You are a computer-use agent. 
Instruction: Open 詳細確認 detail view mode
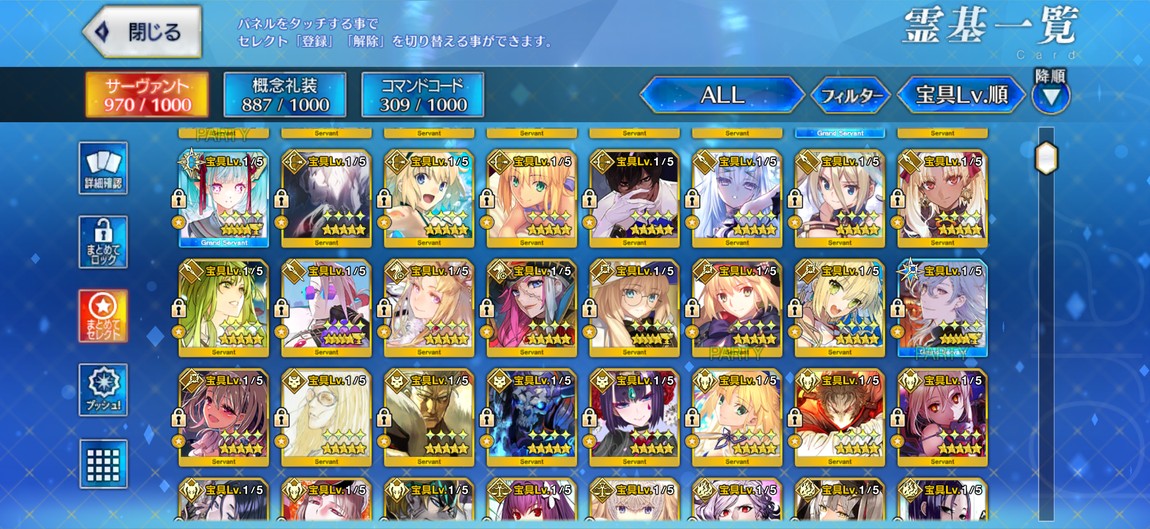coord(103,168)
